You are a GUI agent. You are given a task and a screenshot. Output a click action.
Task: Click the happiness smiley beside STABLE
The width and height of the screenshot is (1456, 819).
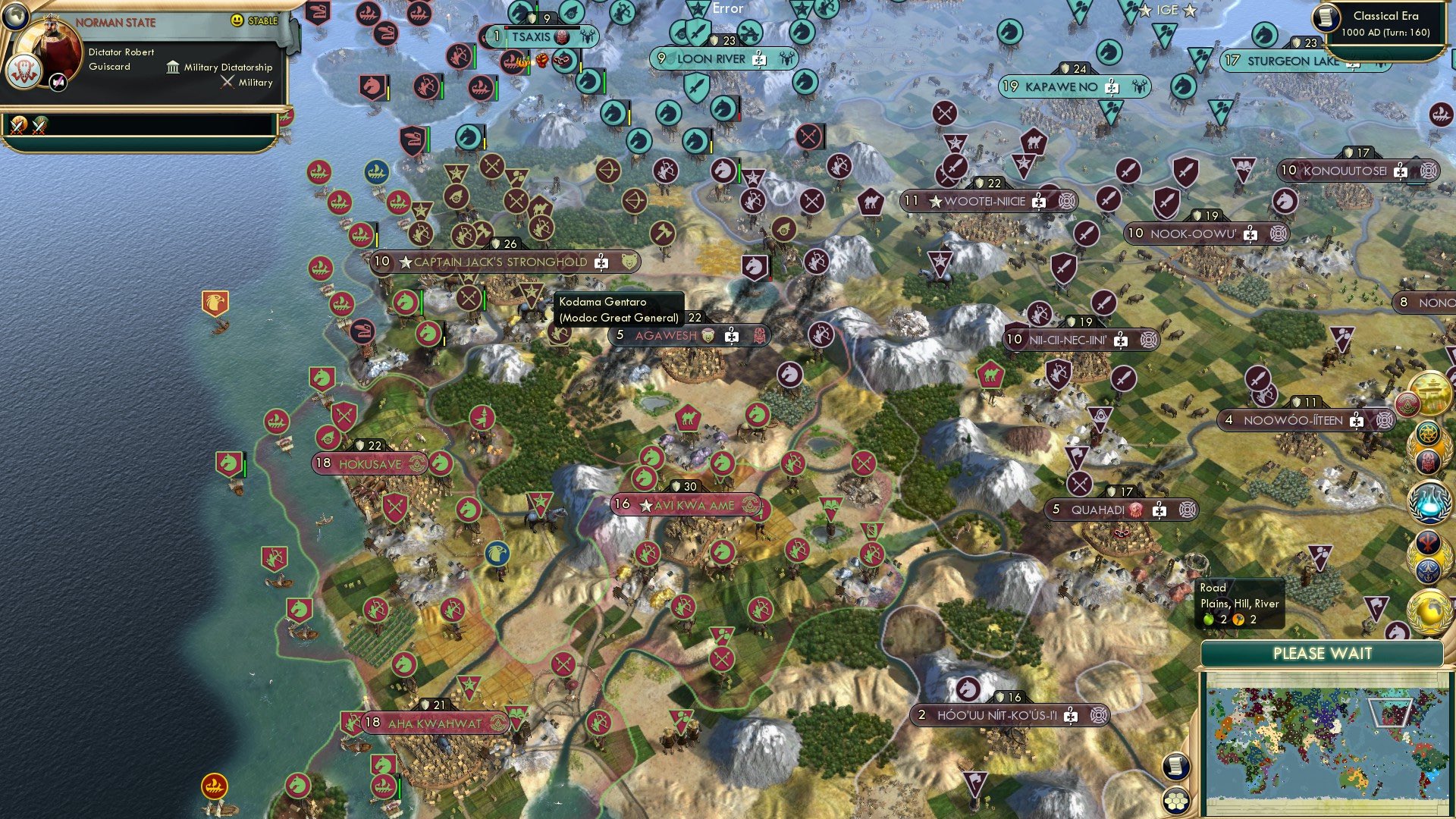pos(237,21)
